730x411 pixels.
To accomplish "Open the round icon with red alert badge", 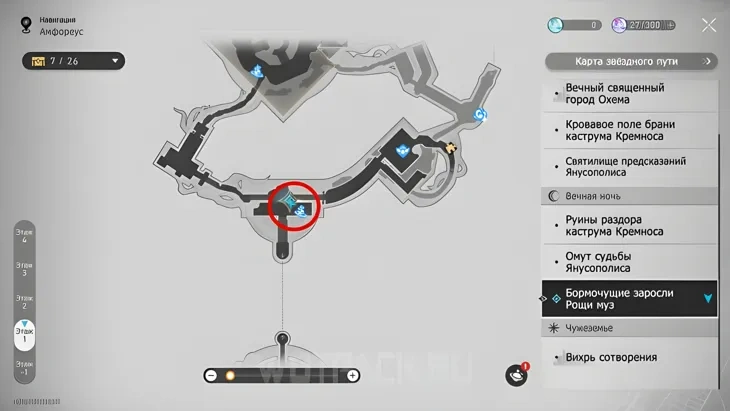I will point(516,375).
